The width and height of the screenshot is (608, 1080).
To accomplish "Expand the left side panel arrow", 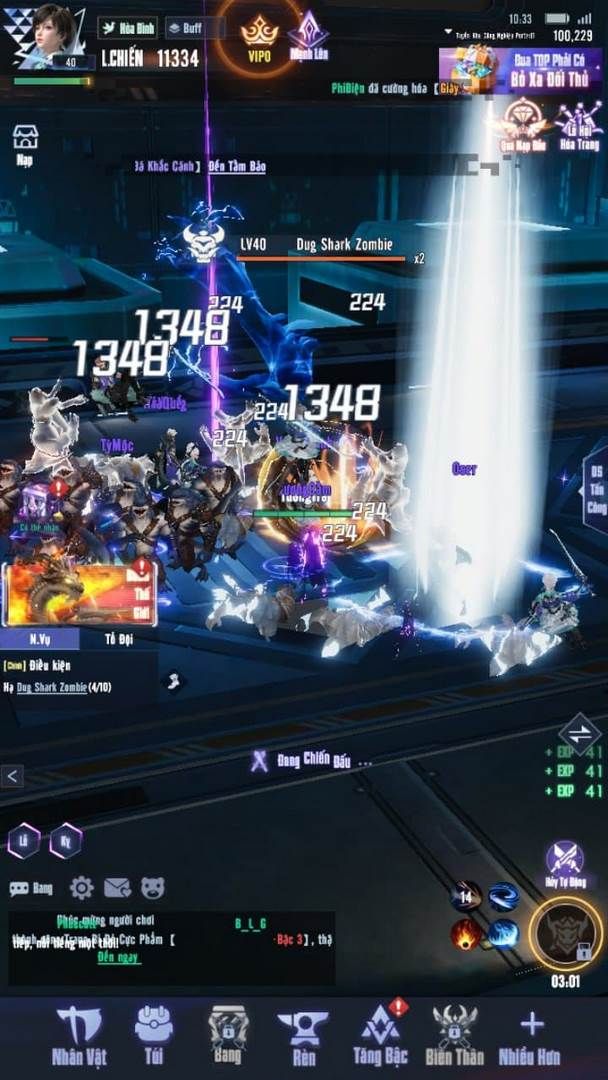I will pos(11,775).
